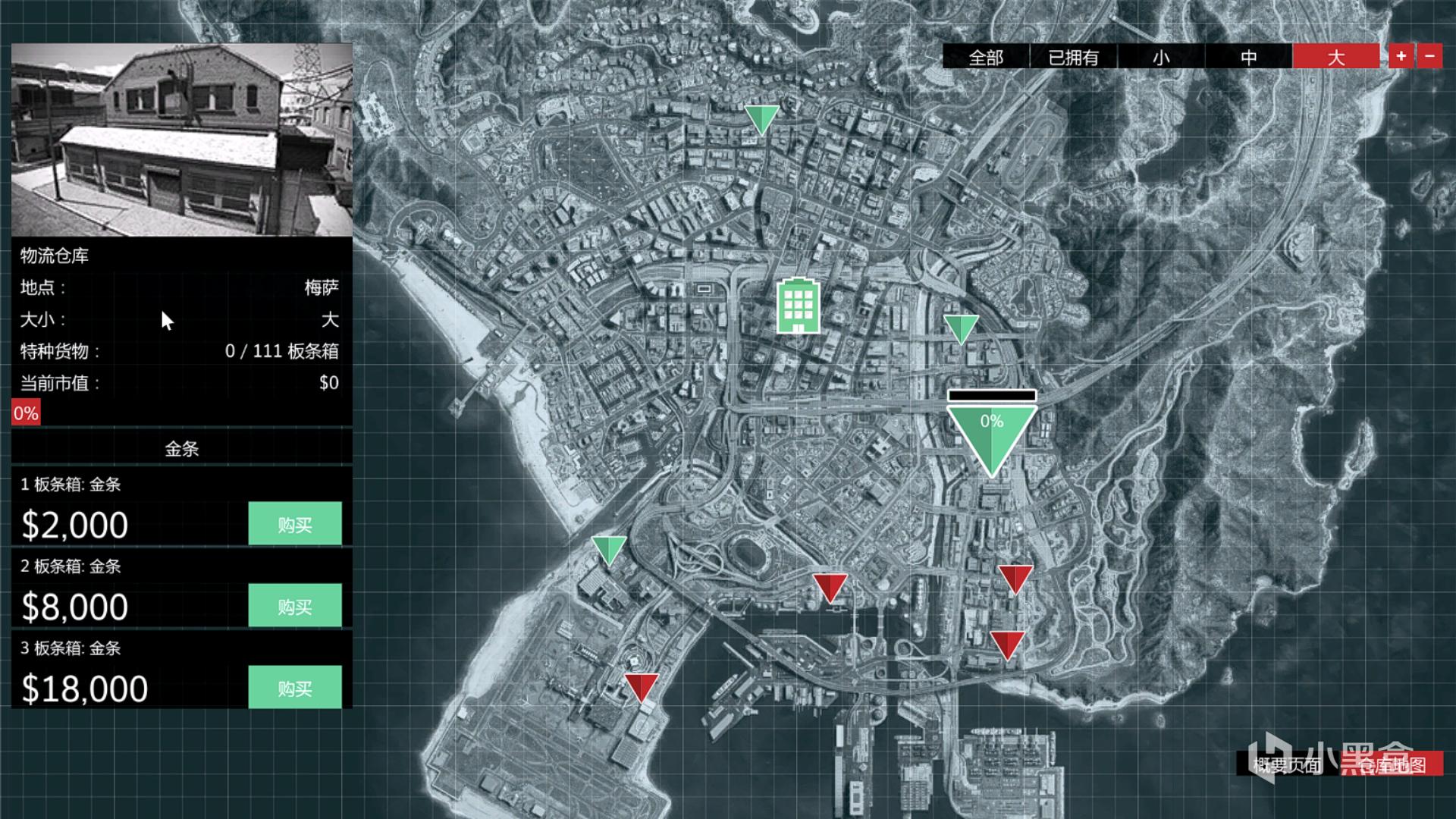Viewport: 1456px width, 819px height.
Task: Zoom out the map with minus button
Action: coord(1429,56)
